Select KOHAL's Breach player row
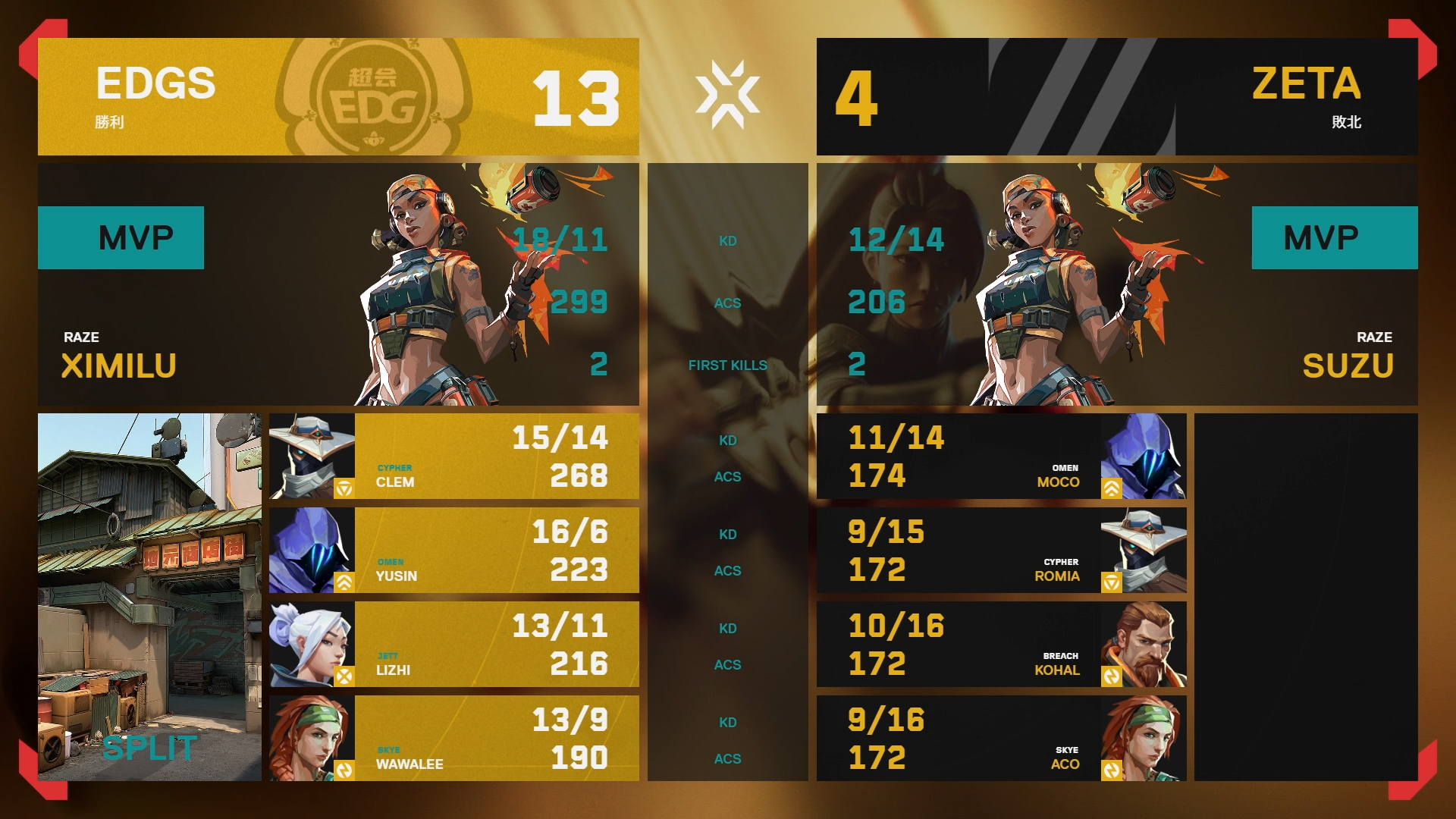Screen dimensions: 1456x819 pyautogui.click(x=1001, y=645)
